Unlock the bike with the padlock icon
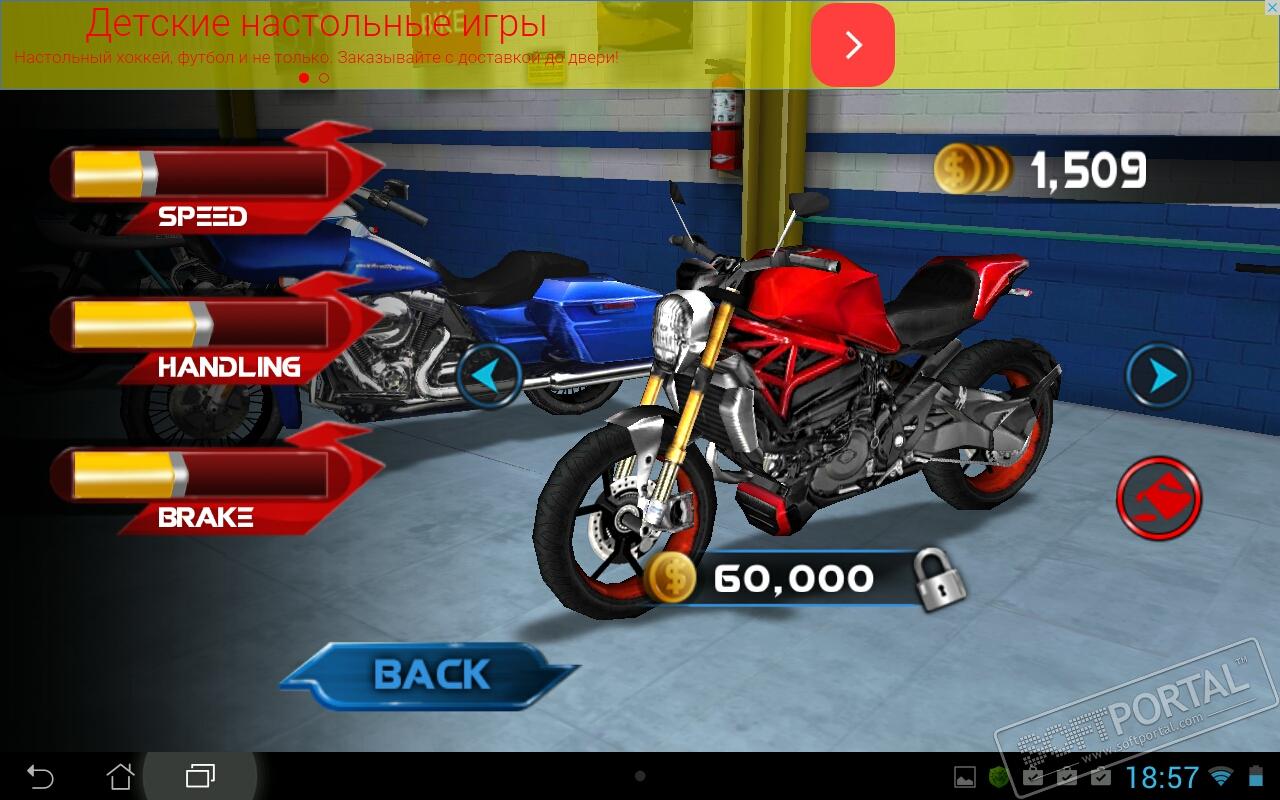This screenshot has width=1280, height=800. tap(938, 579)
